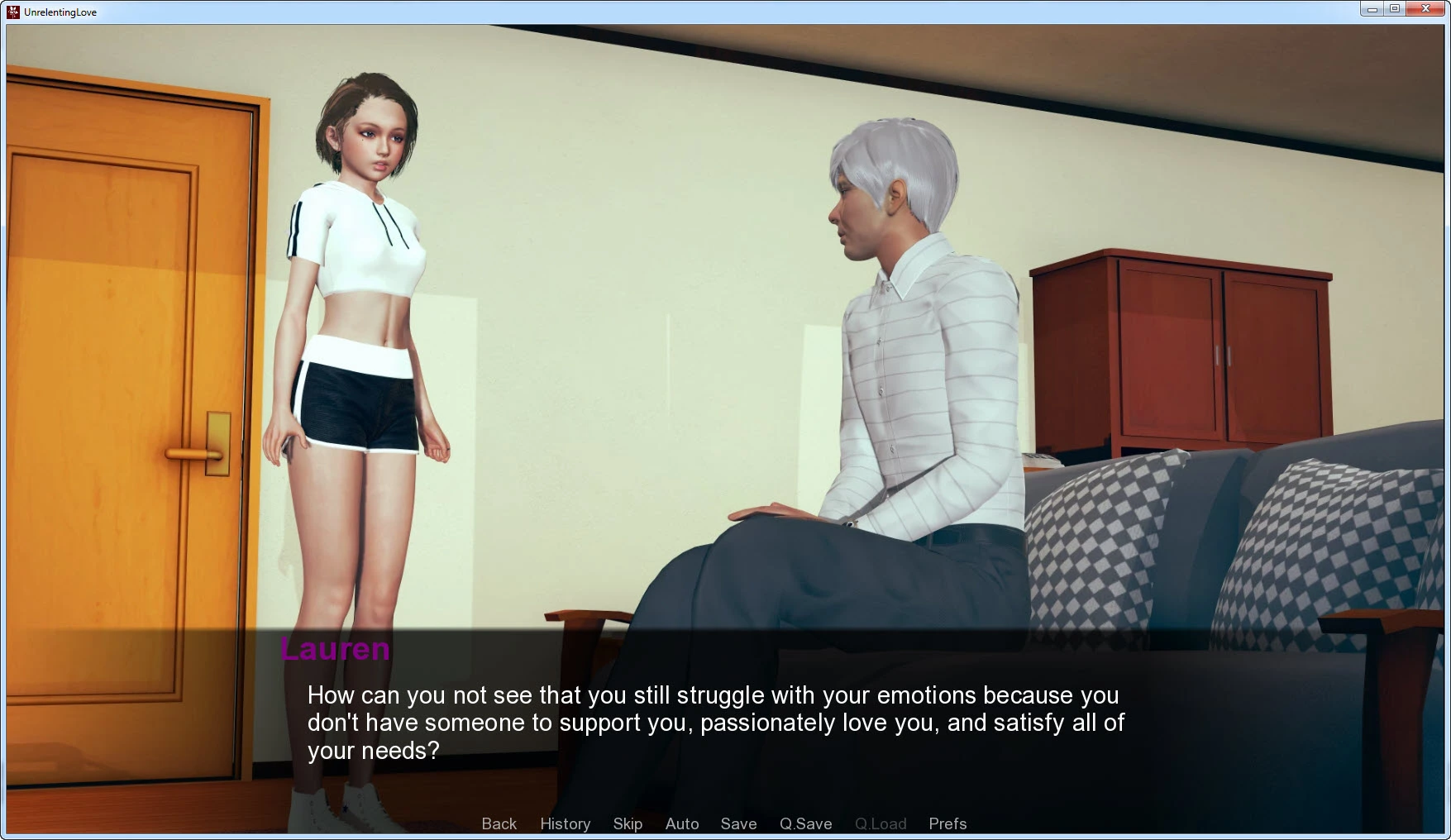The height and width of the screenshot is (840, 1451).
Task: Open the Save game screen
Action: click(x=738, y=823)
